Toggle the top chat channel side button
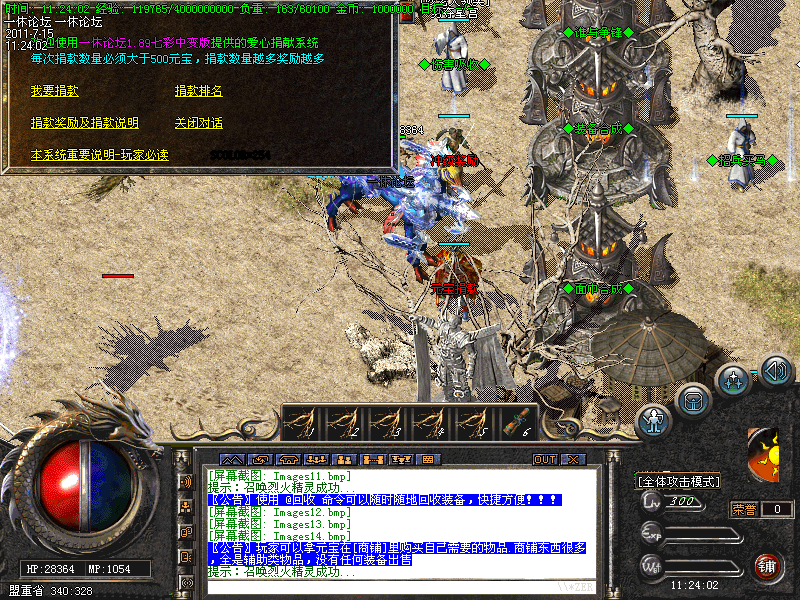Screen dimensions: 800x600 (187, 481)
